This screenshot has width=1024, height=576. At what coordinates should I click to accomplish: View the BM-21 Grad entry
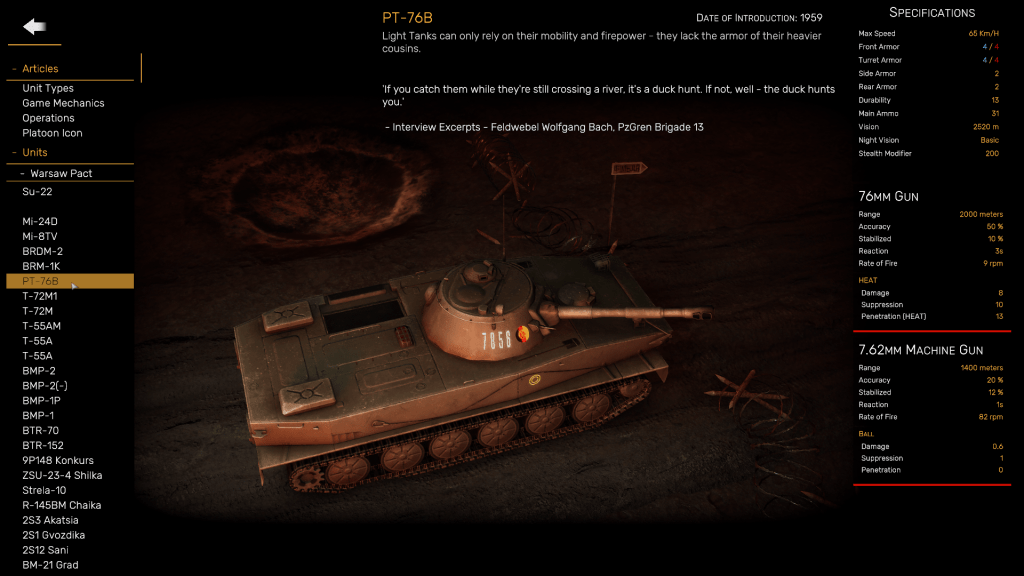(50, 566)
